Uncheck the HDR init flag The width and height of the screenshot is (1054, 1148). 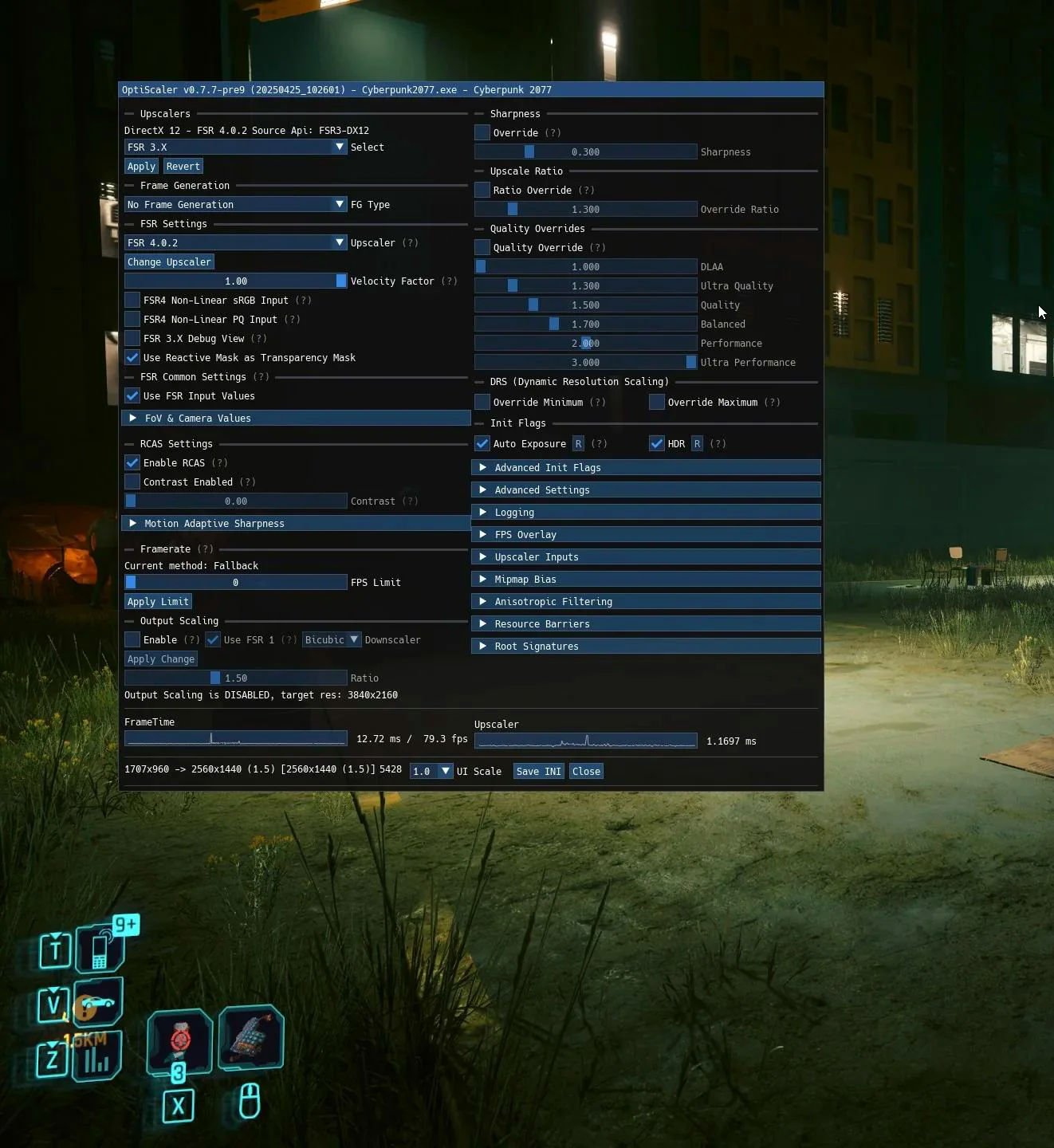[x=657, y=443]
